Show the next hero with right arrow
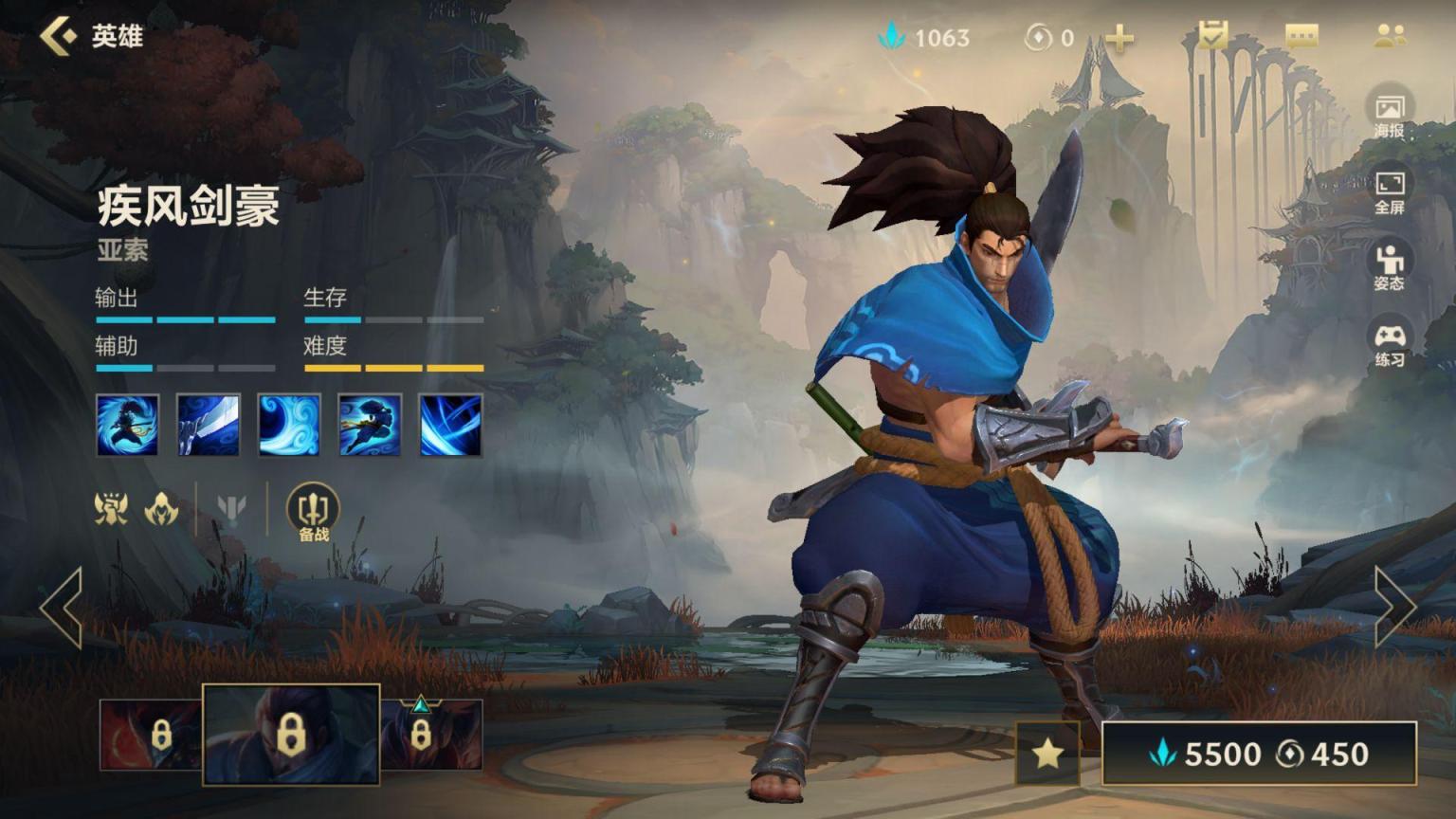 [1394, 608]
